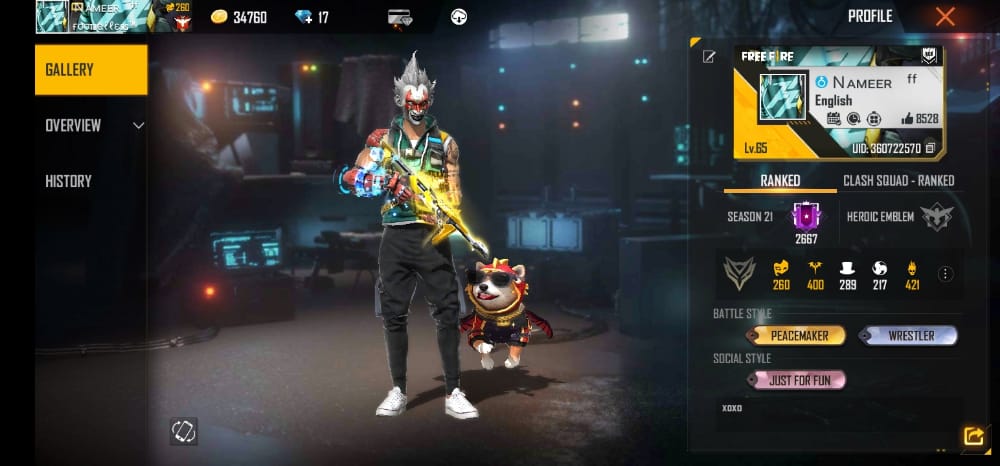Switch to the Ranked tab
This screenshot has width=1000, height=466.
click(x=780, y=181)
